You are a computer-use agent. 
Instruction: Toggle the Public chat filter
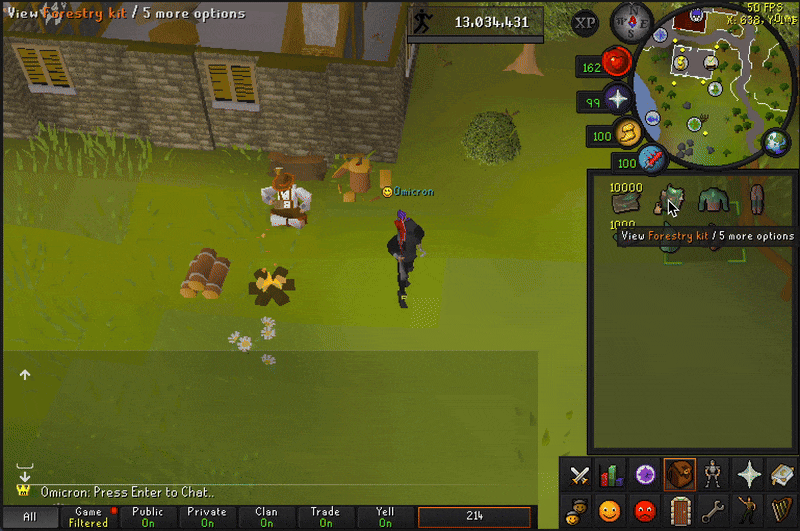coord(147,517)
